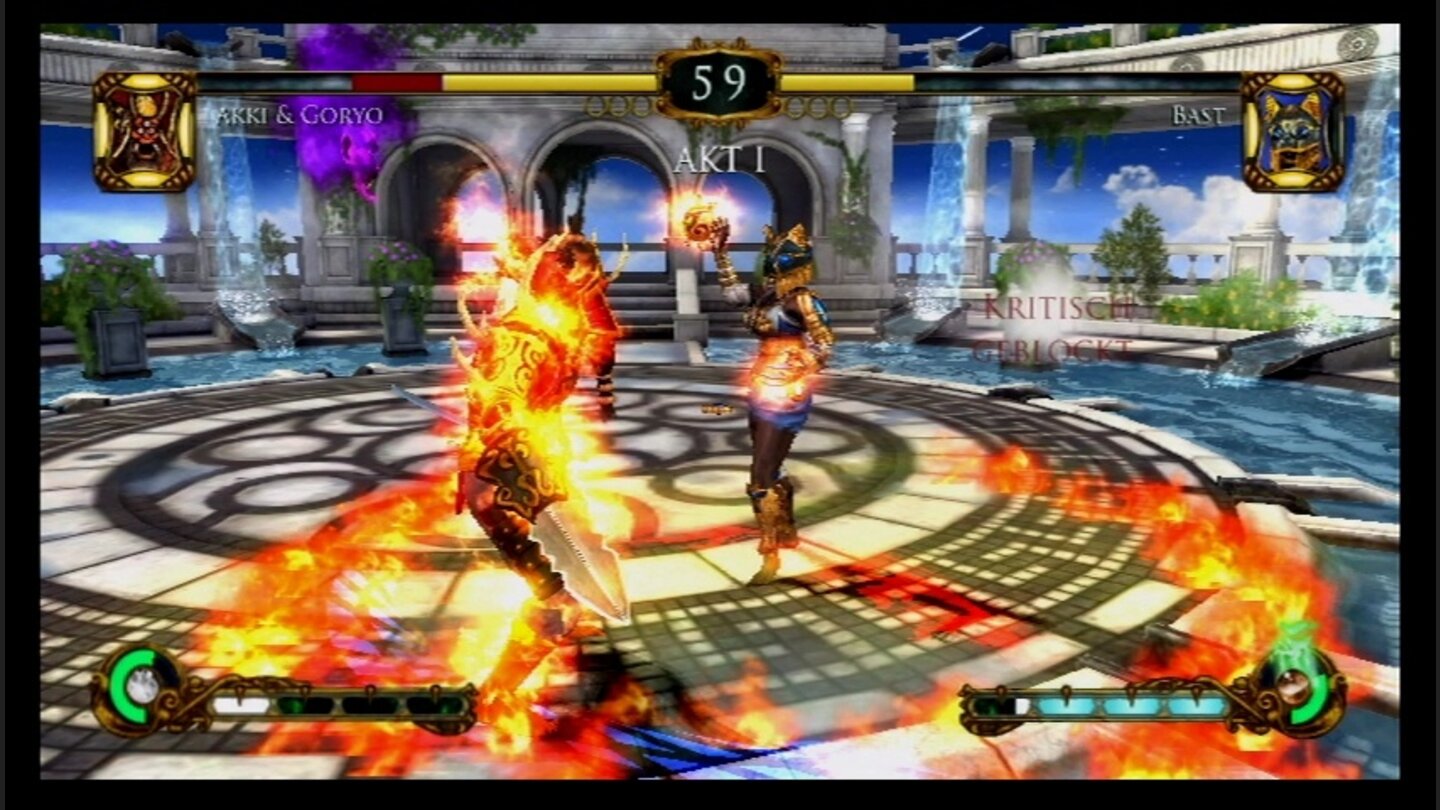Click the hook ornament atop left gauge bar

pos(240,690)
